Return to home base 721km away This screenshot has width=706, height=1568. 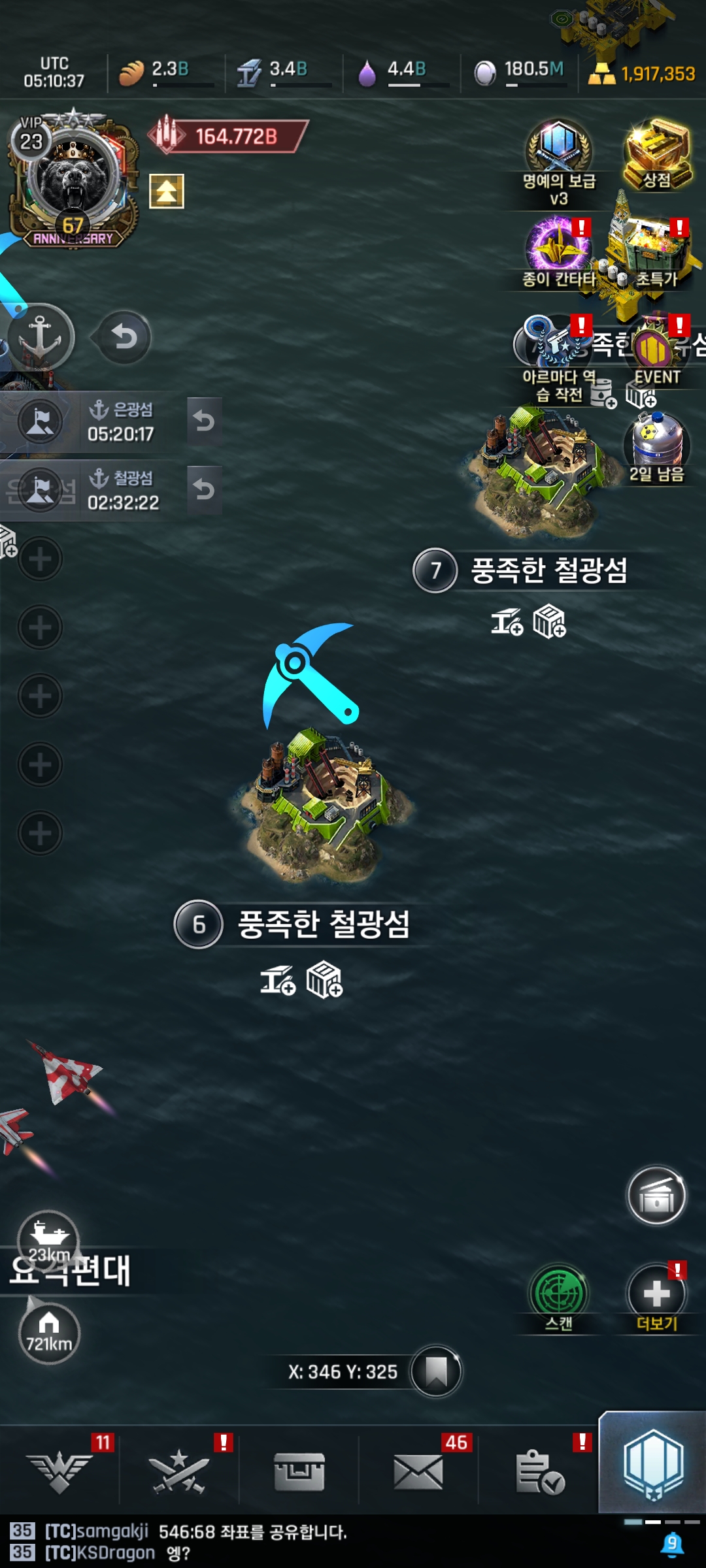tap(49, 1333)
